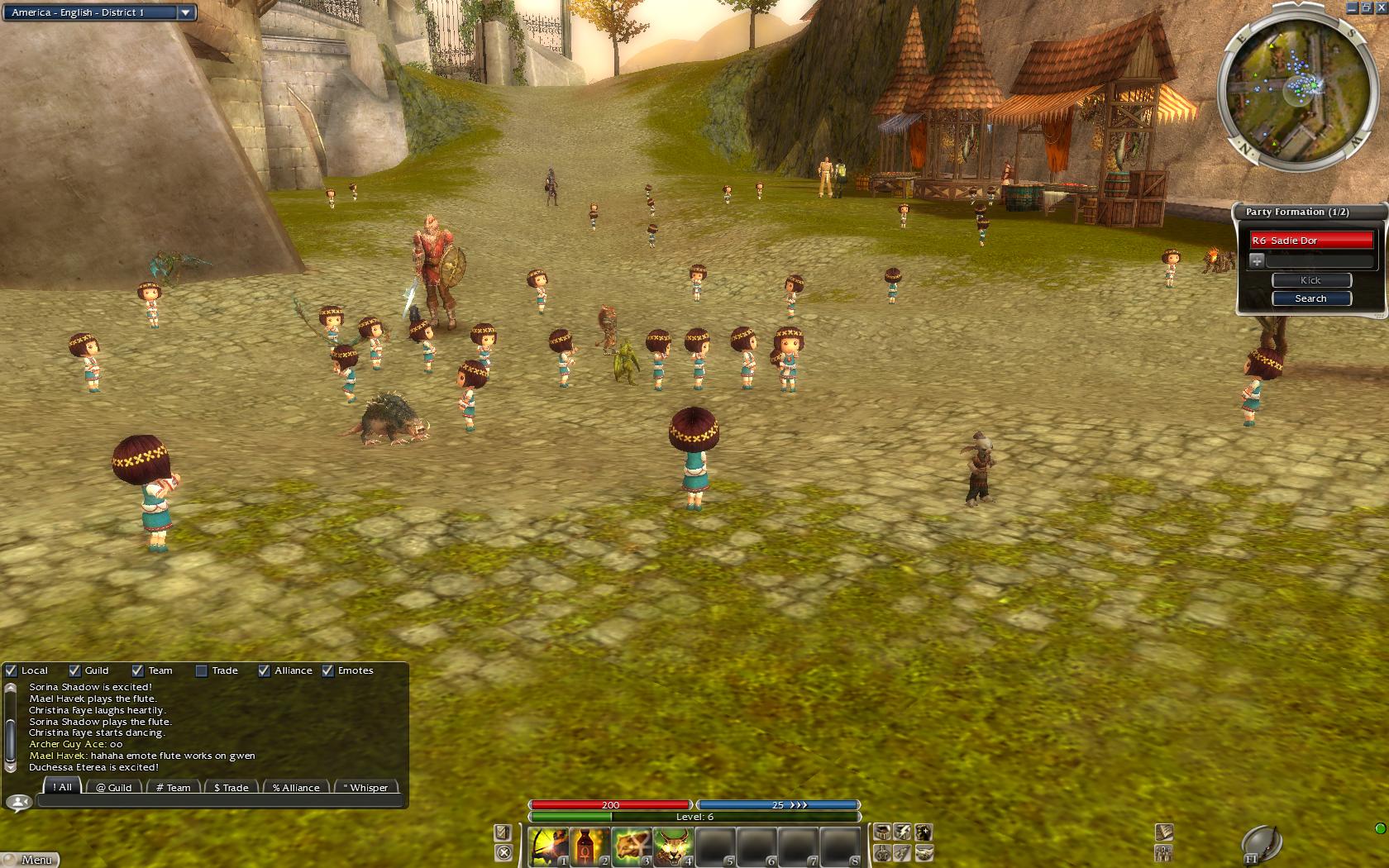The height and width of the screenshot is (868, 1389).
Task: Open the district selection dropdown
Action: 185,12
